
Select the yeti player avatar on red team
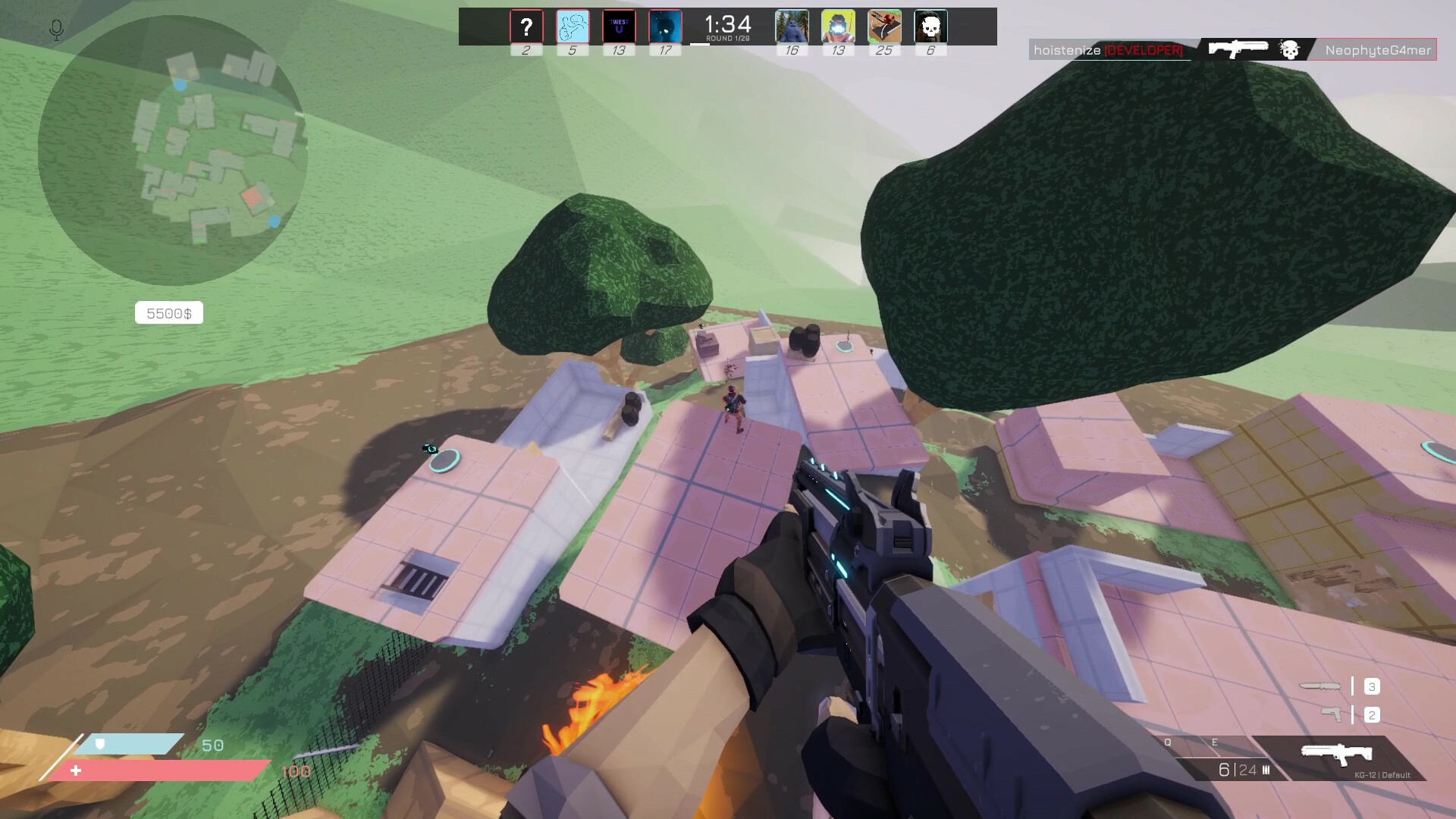(x=792, y=27)
